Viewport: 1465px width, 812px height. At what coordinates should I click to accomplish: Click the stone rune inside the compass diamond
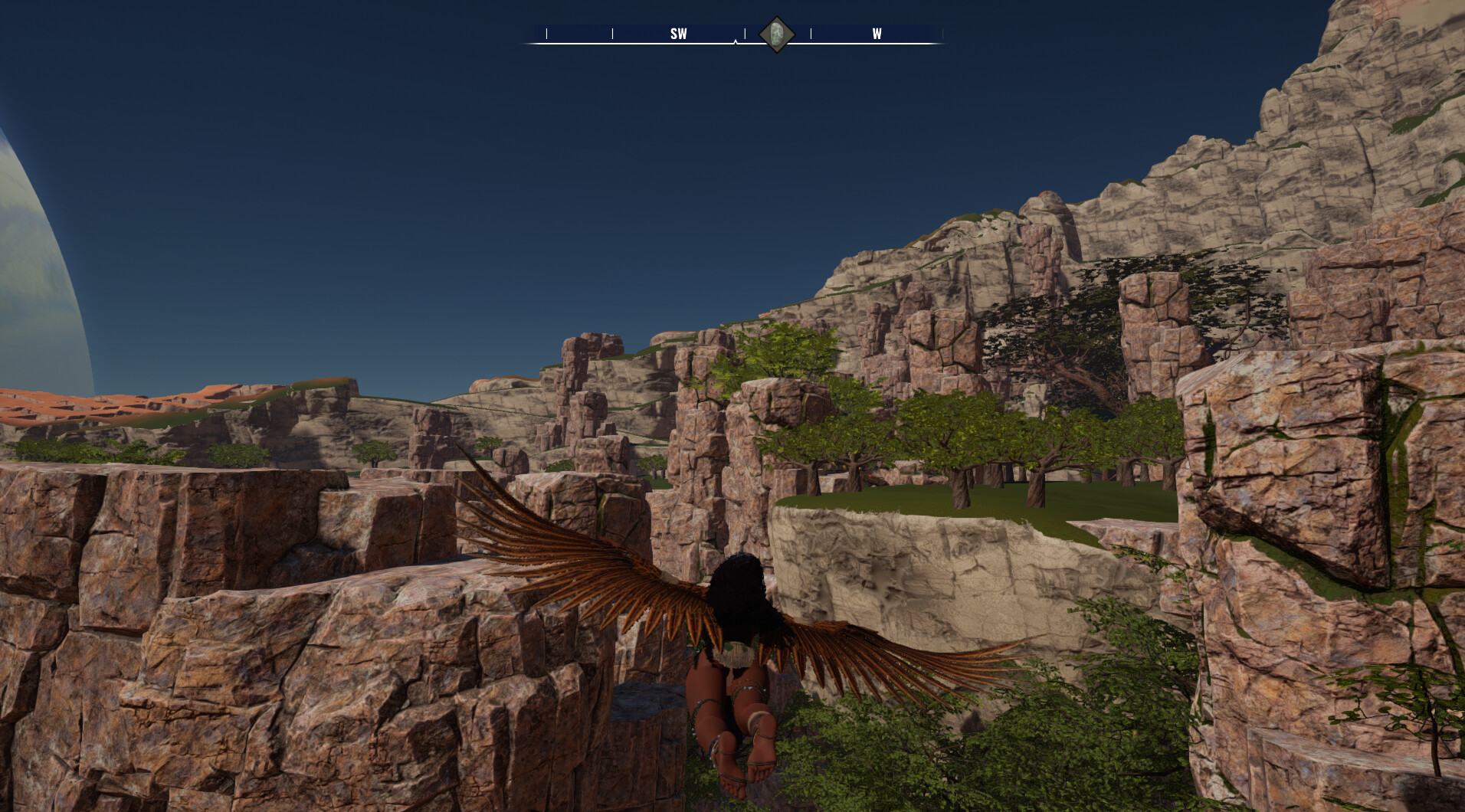point(775,33)
